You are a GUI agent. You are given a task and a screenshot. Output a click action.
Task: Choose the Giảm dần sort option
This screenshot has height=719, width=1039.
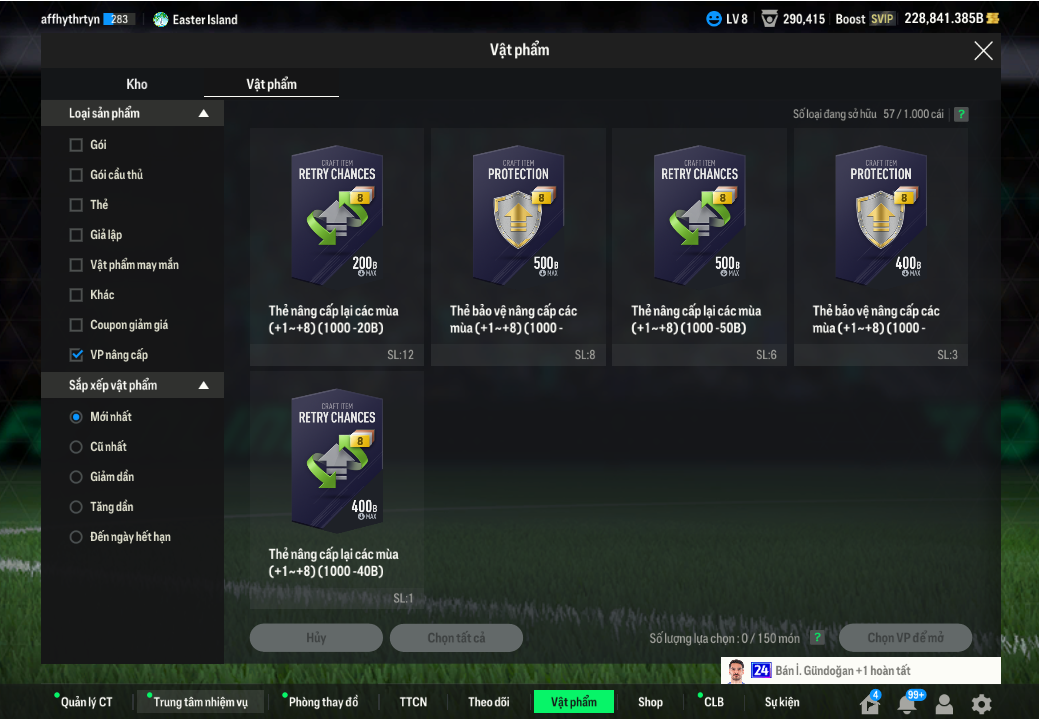click(76, 477)
